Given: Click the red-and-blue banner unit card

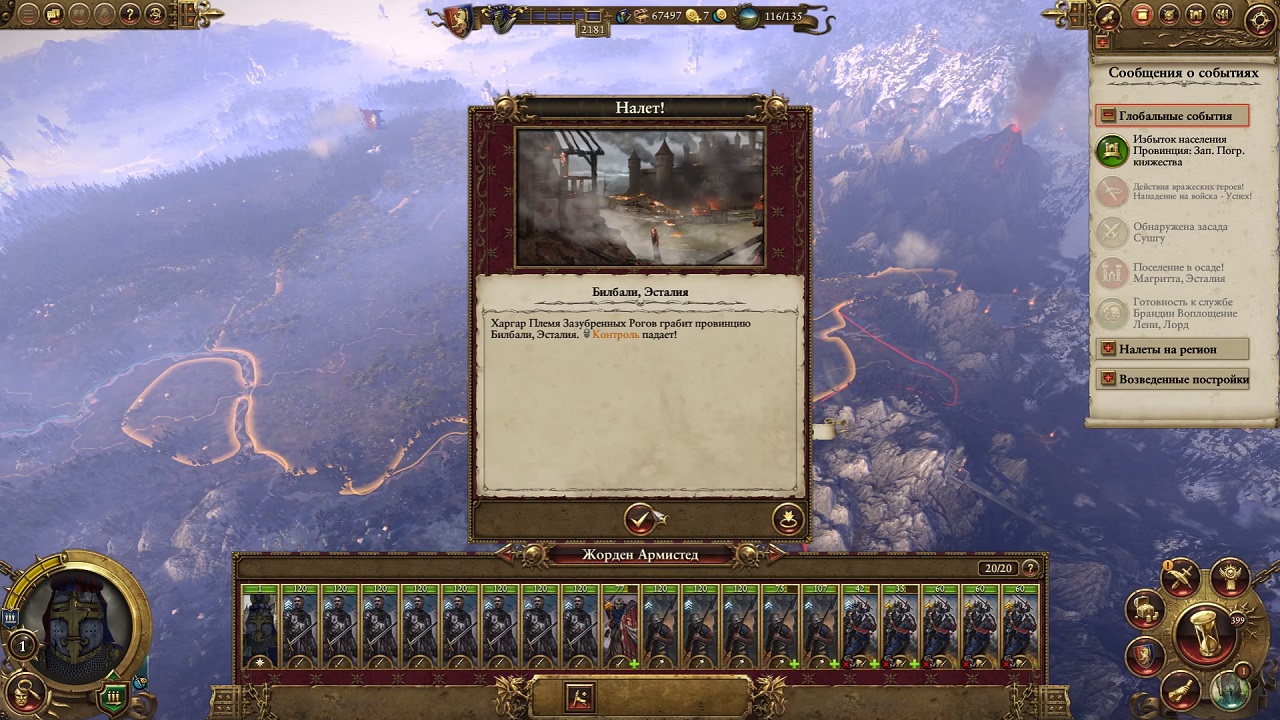Looking at the screenshot, I should click(x=620, y=625).
